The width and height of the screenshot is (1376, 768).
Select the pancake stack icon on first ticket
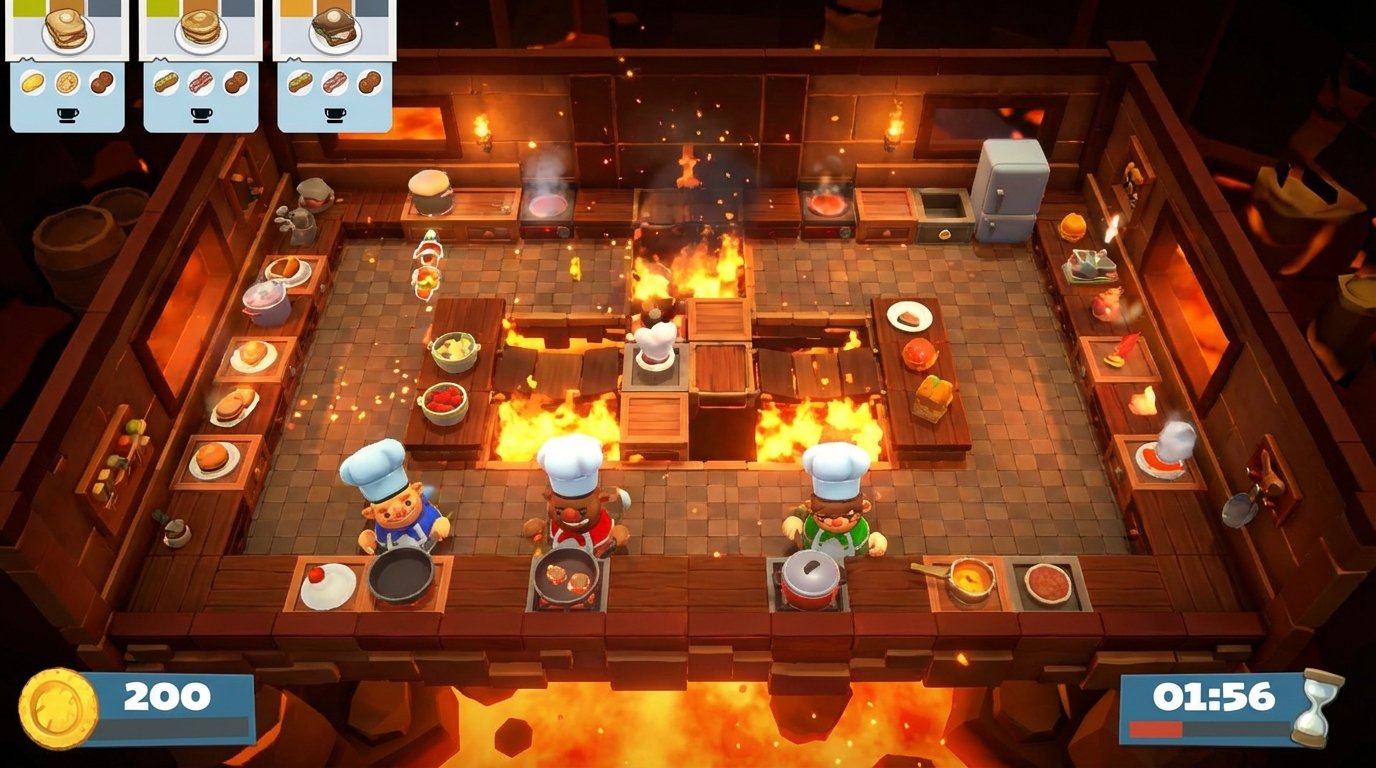pos(66,80)
